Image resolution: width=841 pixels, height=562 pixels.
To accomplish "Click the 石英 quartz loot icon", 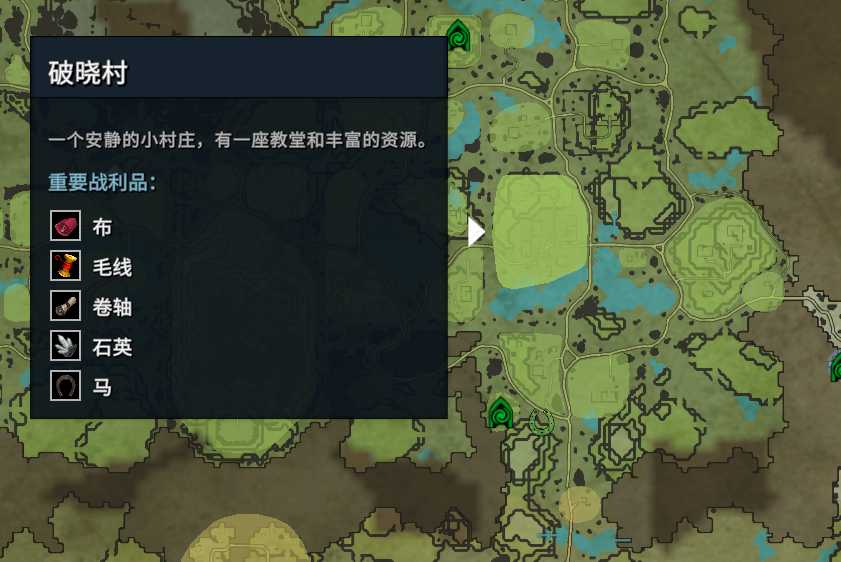I will (66, 346).
